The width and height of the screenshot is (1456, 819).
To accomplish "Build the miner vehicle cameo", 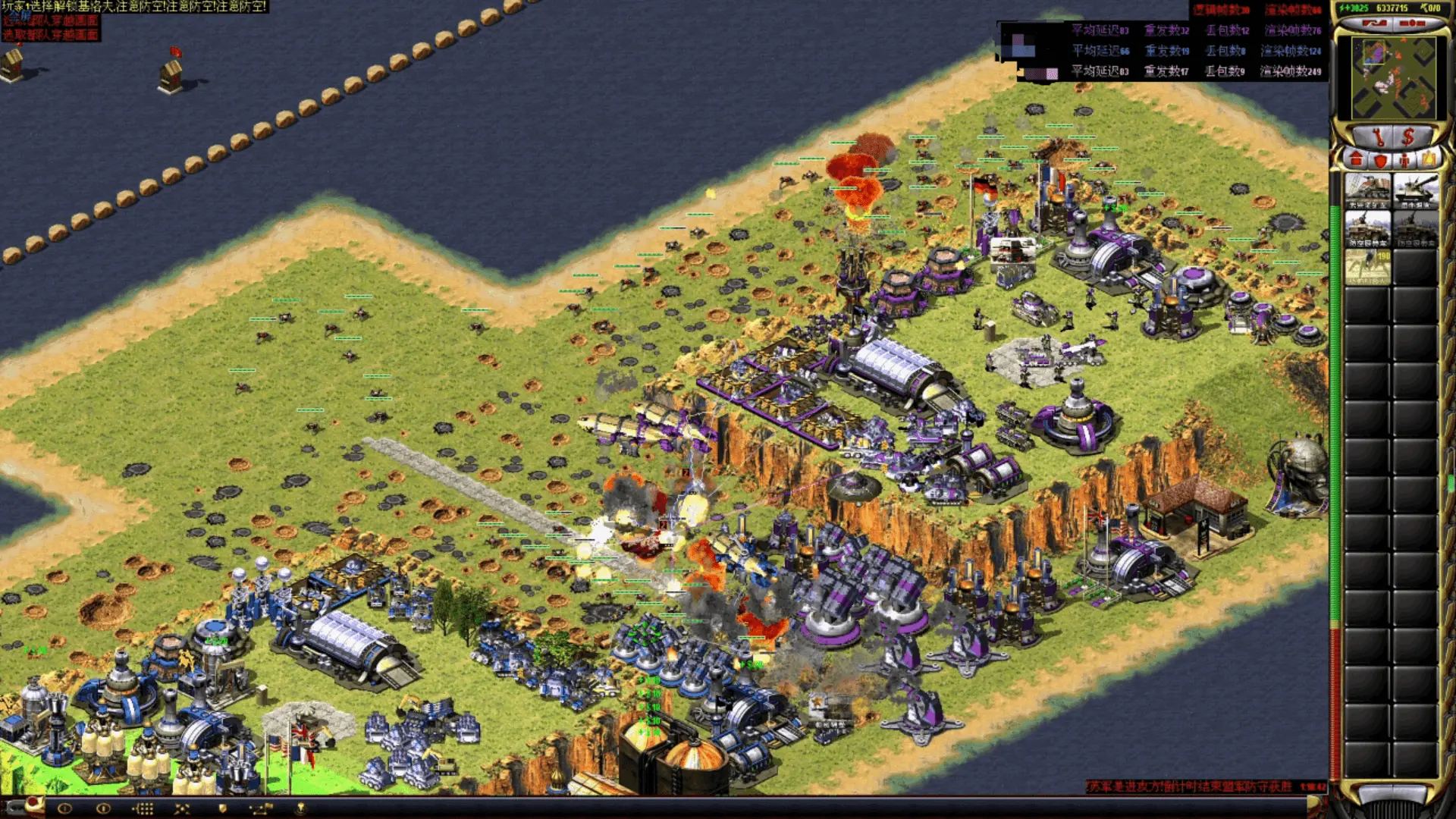I will pyautogui.click(x=1367, y=191).
